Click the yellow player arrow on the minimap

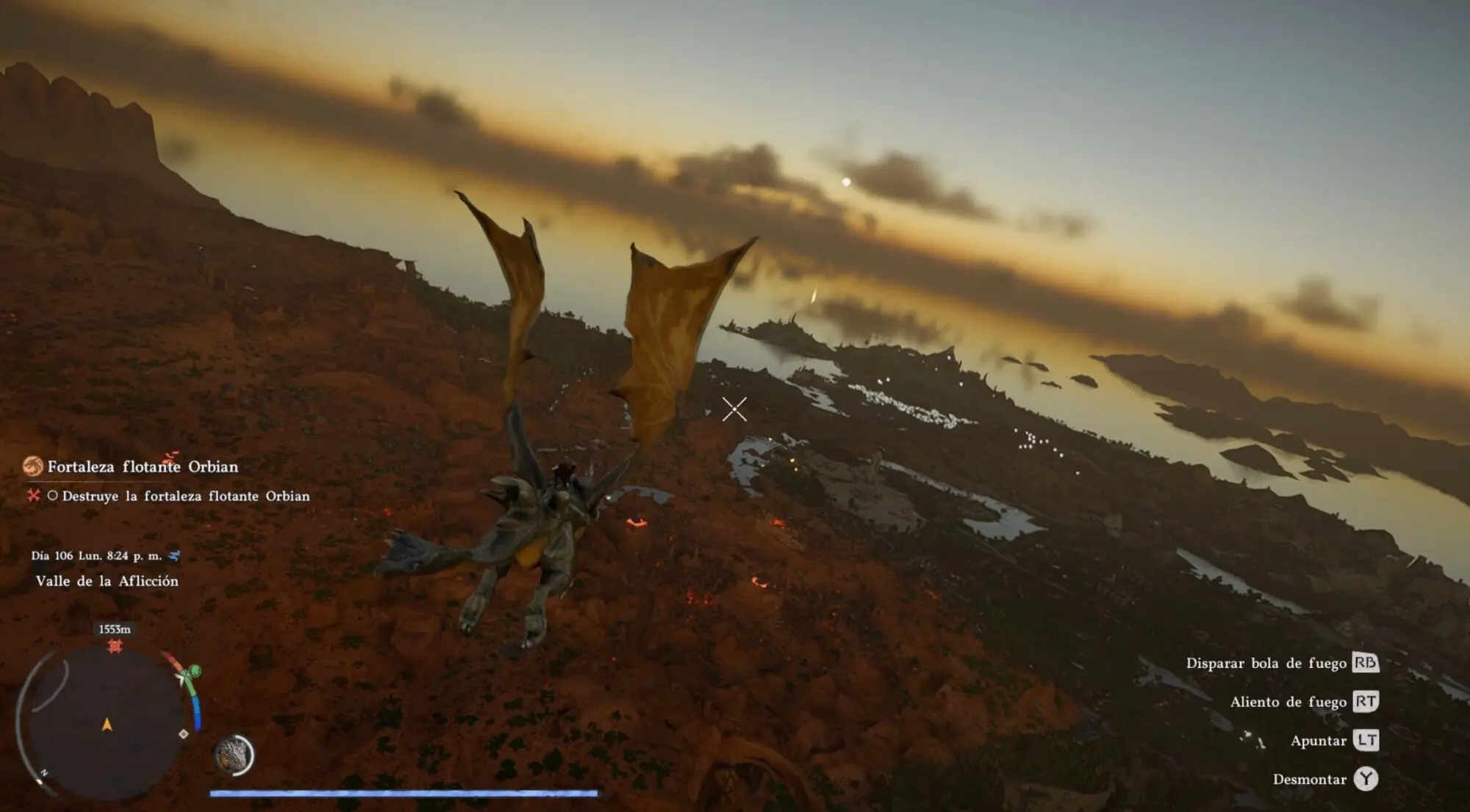pos(107,725)
